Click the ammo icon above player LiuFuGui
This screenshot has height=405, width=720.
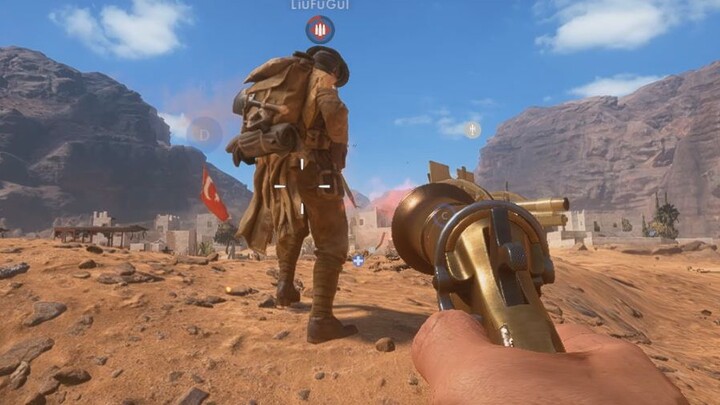[x=320, y=28]
